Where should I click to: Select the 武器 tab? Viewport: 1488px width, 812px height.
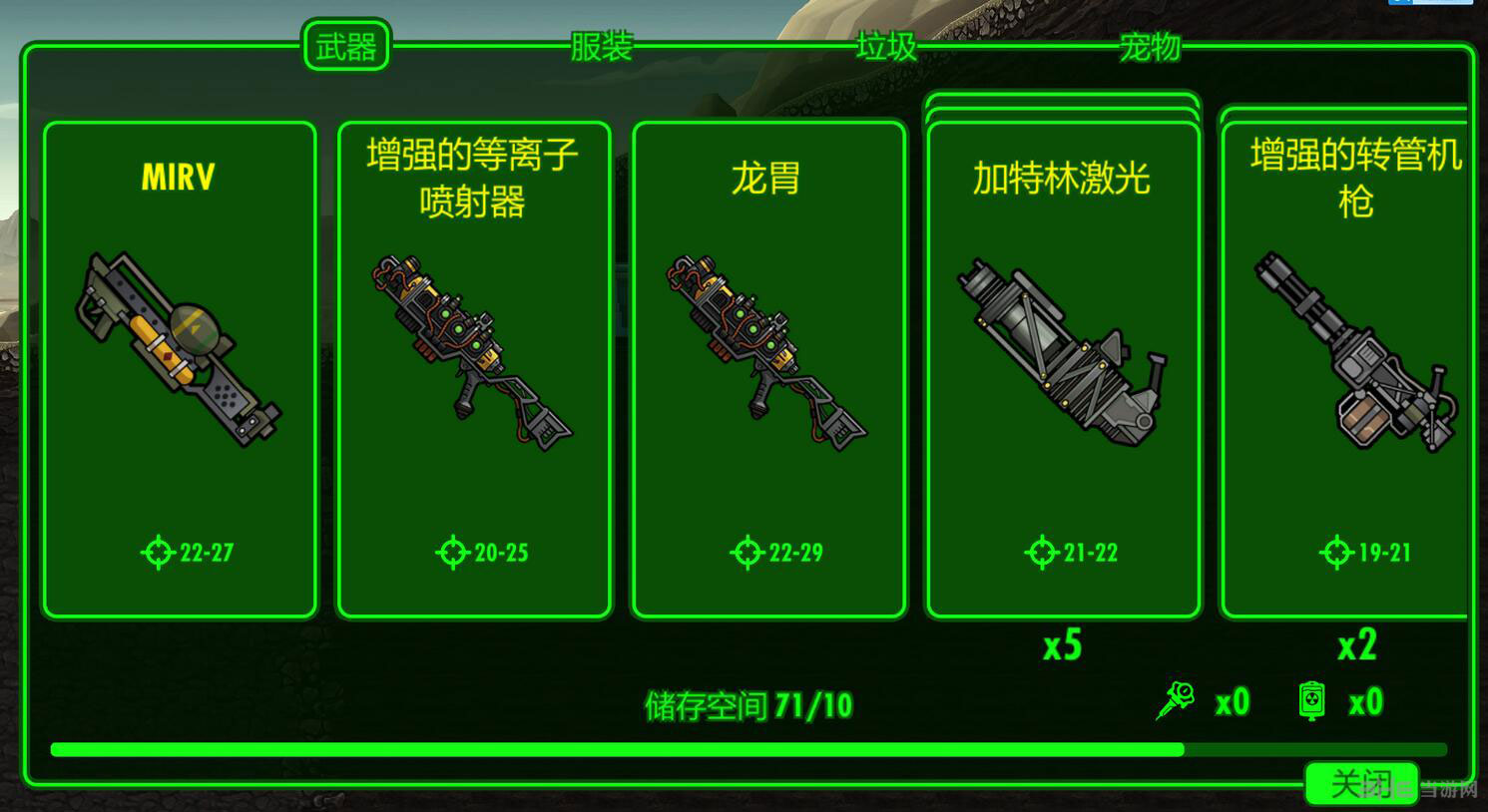tap(346, 46)
